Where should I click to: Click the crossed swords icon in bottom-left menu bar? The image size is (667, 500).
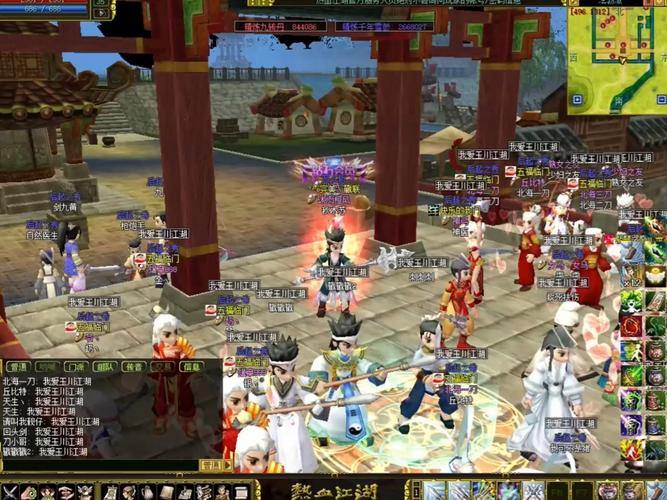pos(8,492)
